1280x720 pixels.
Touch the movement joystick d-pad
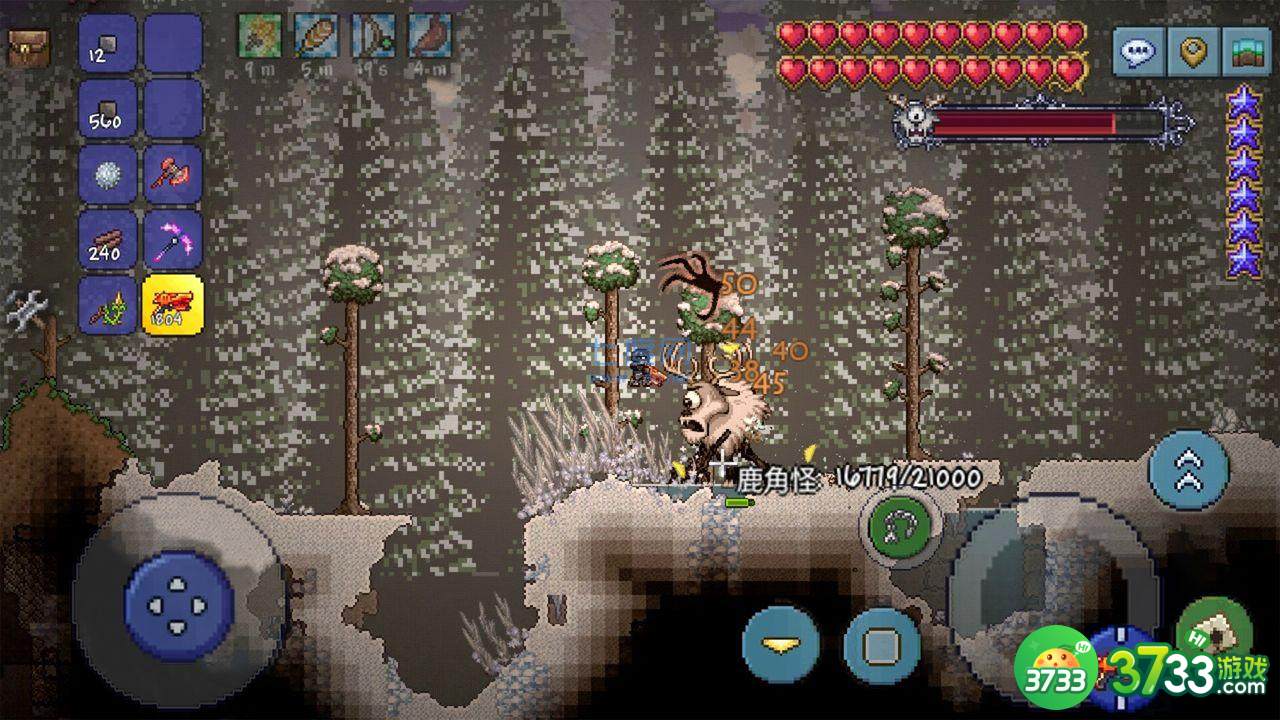(179, 603)
